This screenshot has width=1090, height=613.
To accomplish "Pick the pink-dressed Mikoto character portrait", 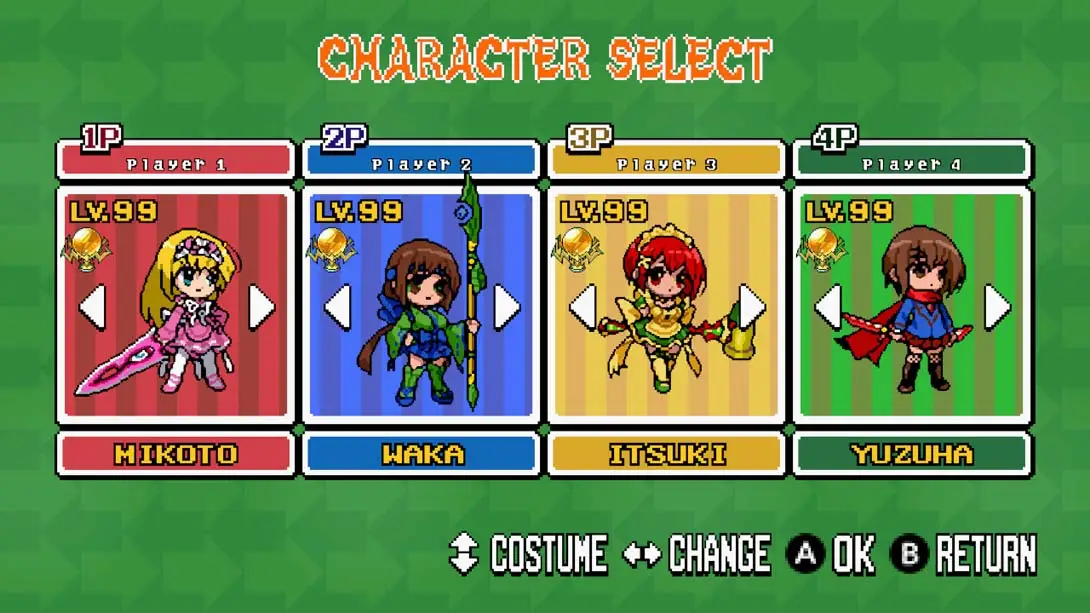I will click(x=180, y=310).
